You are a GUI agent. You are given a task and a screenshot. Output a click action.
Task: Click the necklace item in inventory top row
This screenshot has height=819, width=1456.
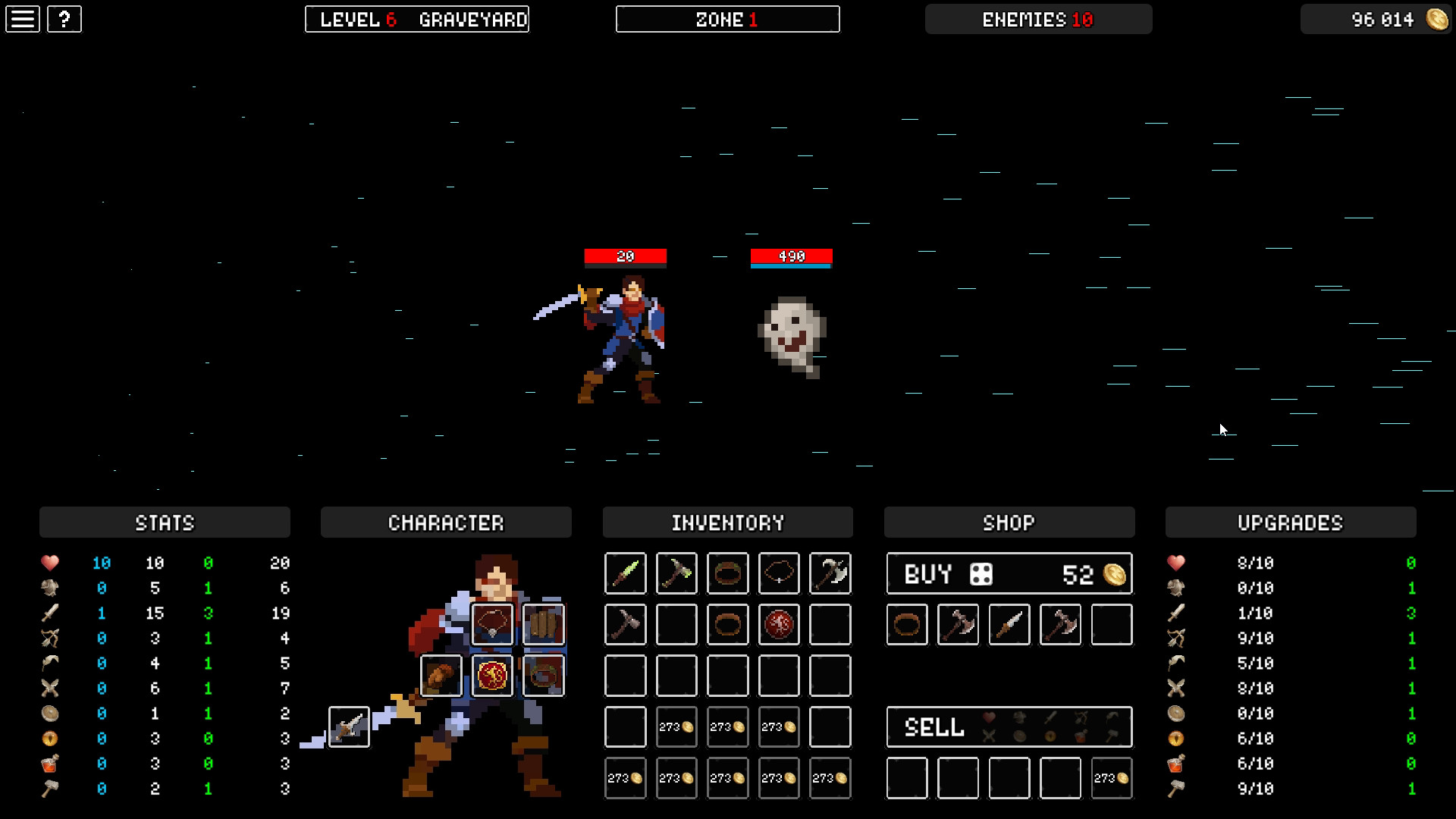coord(779,573)
